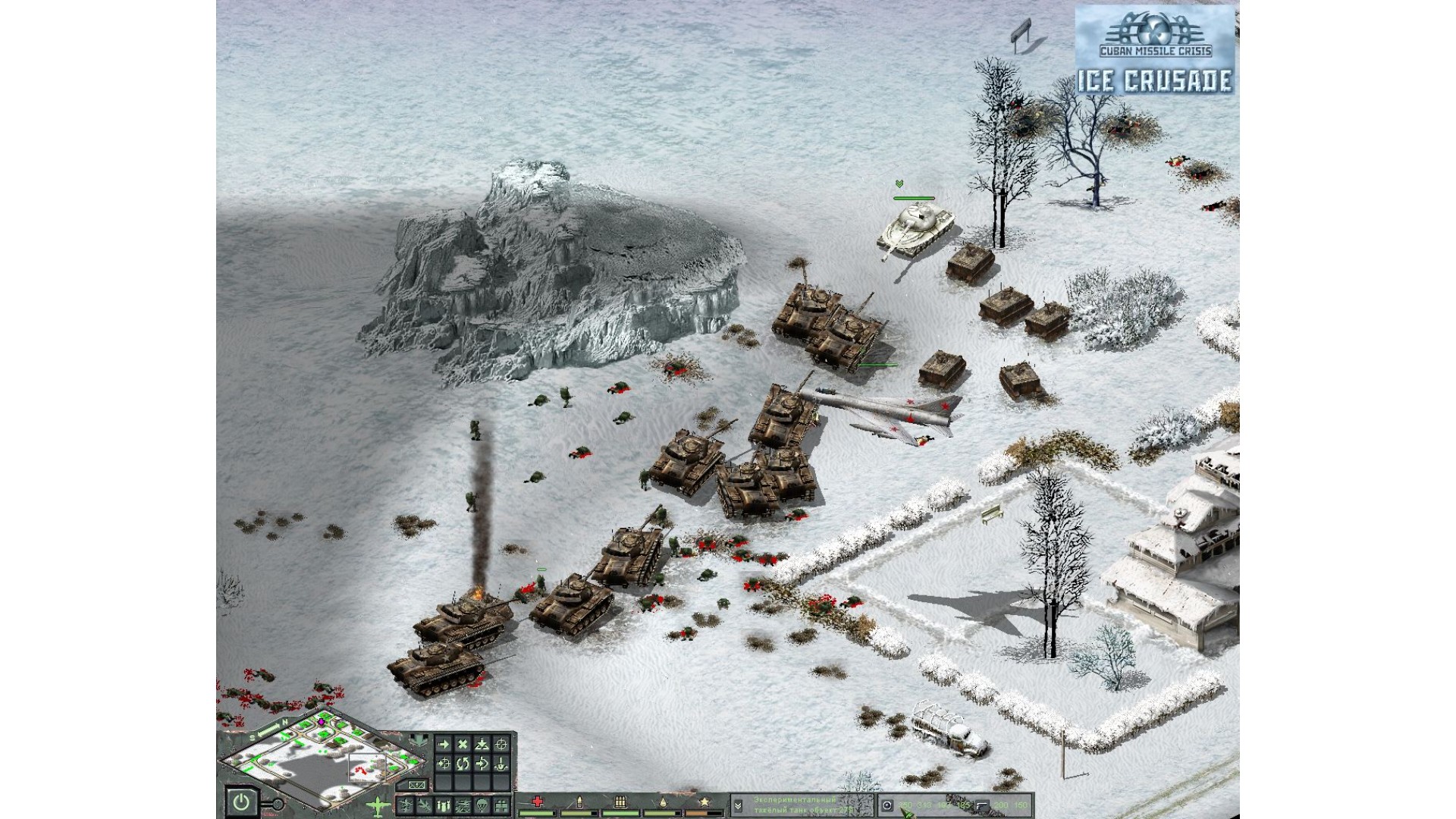Choose the circular arrows rotate command
The height and width of the screenshot is (819, 1456).
(x=463, y=764)
